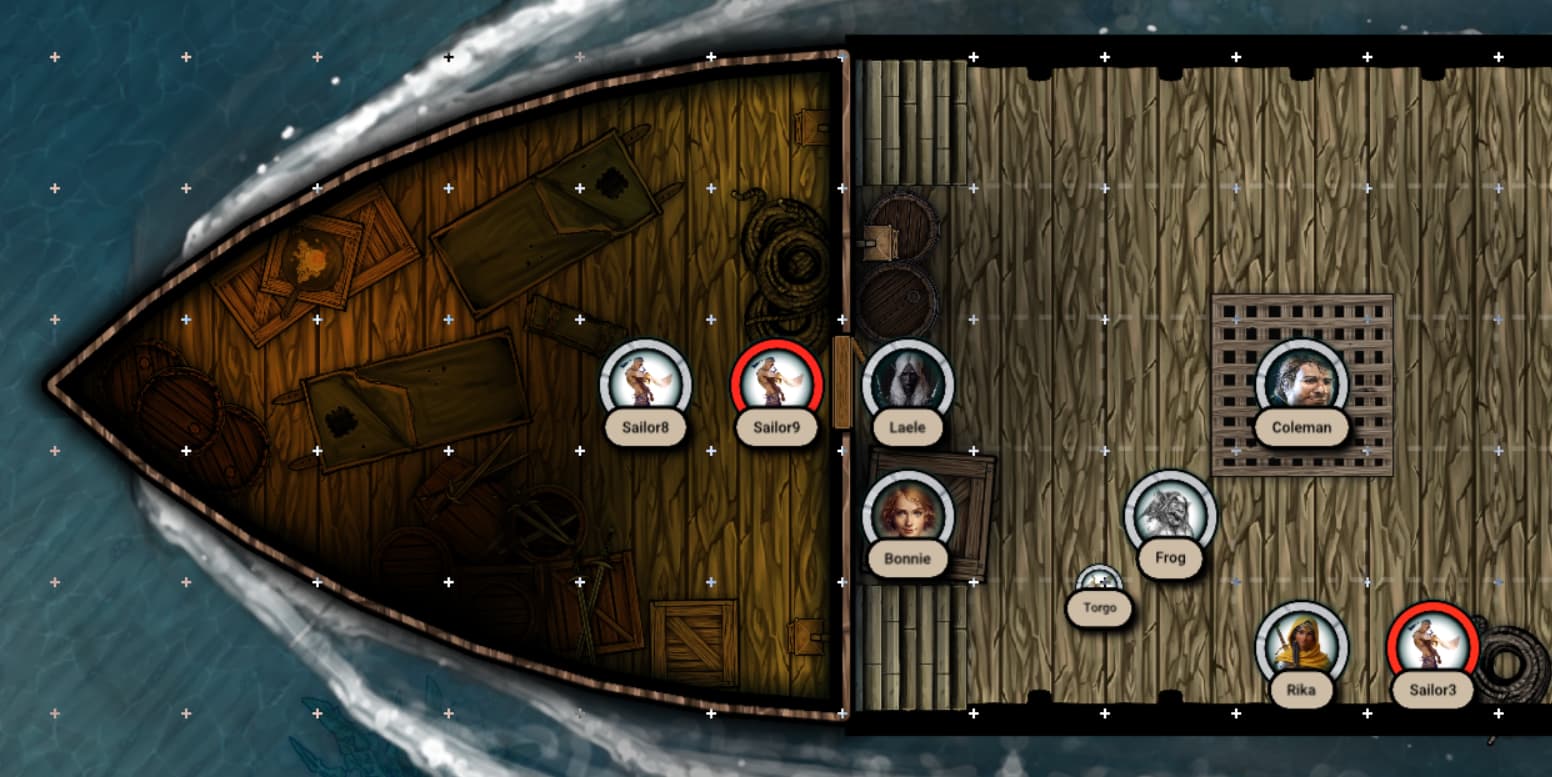Choose the Bonnie token
The height and width of the screenshot is (777, 1552).
pyautogui.click(x=907, y=514)
